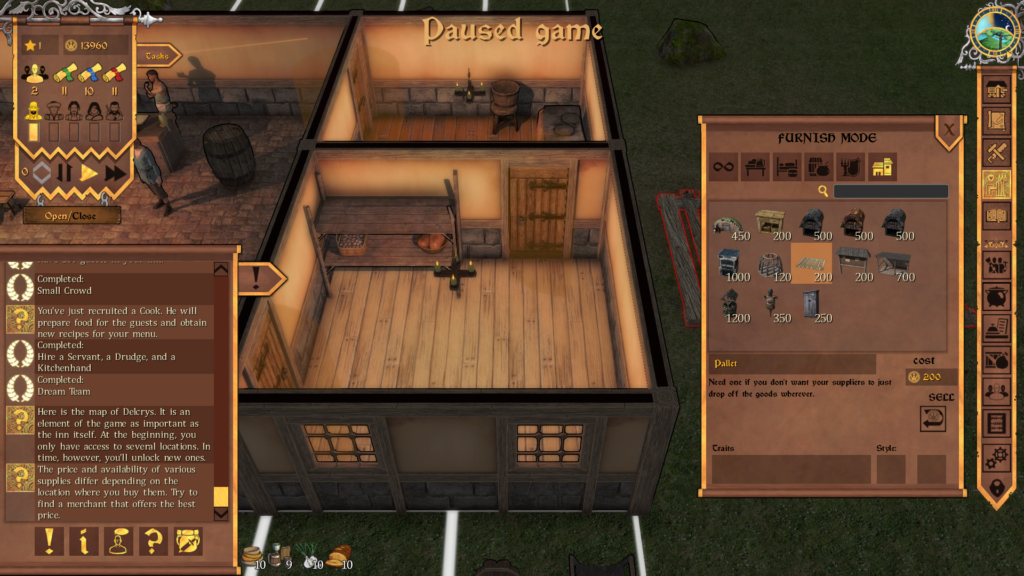Open the exclamation mark message filter
This screenshot has height=576, width=1024.
(50, 541)
